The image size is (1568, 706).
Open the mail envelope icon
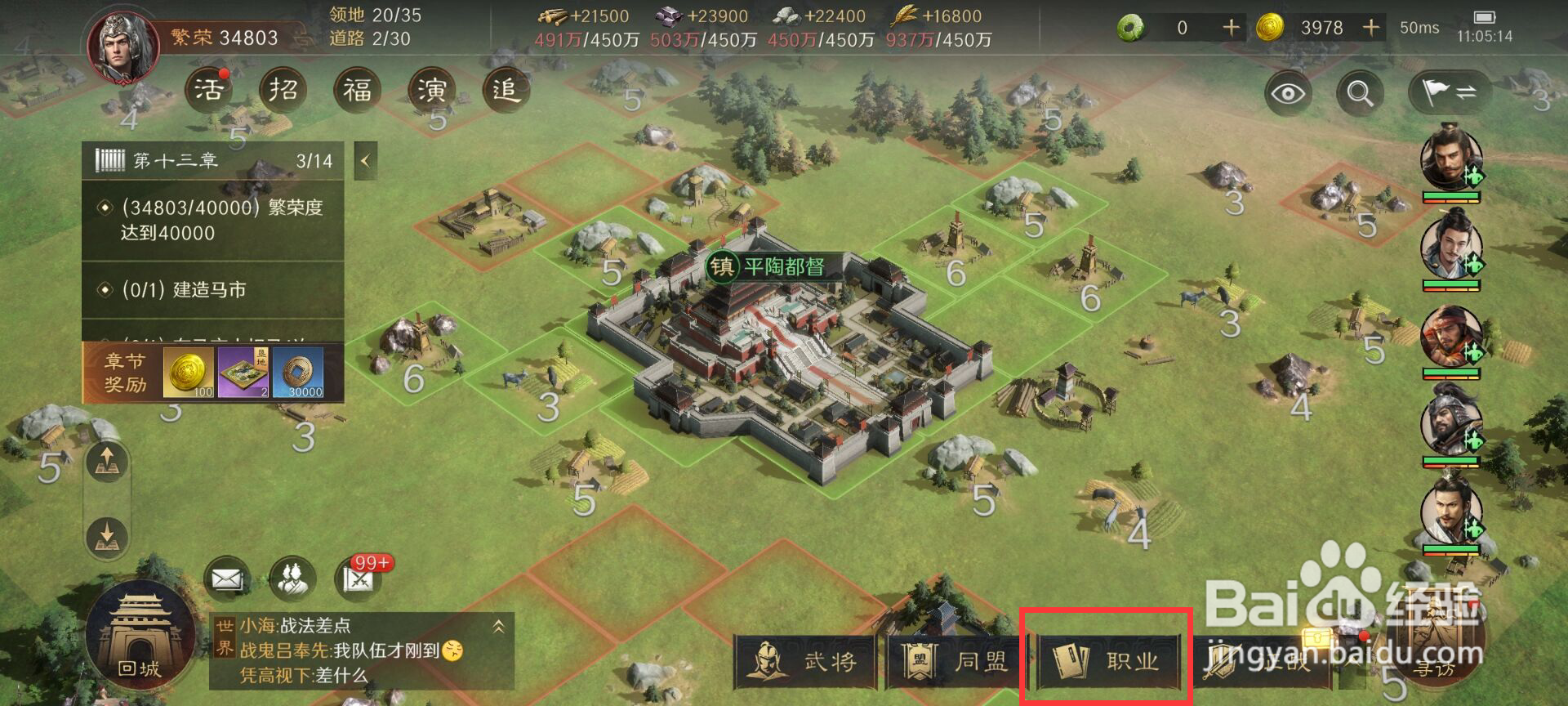coord(226,579)
